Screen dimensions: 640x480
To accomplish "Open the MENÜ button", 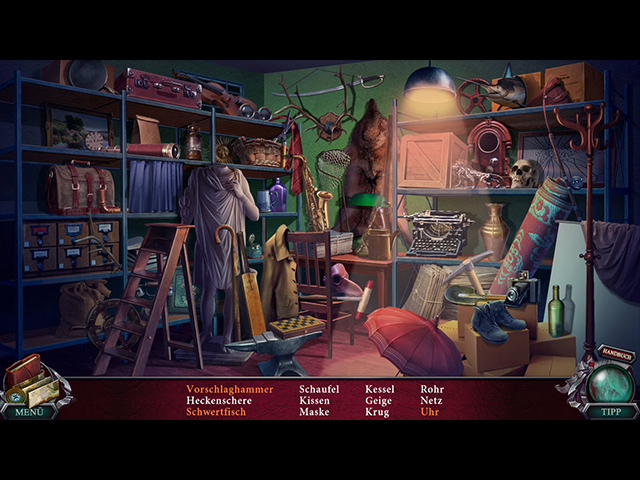I will pos(27,411).
